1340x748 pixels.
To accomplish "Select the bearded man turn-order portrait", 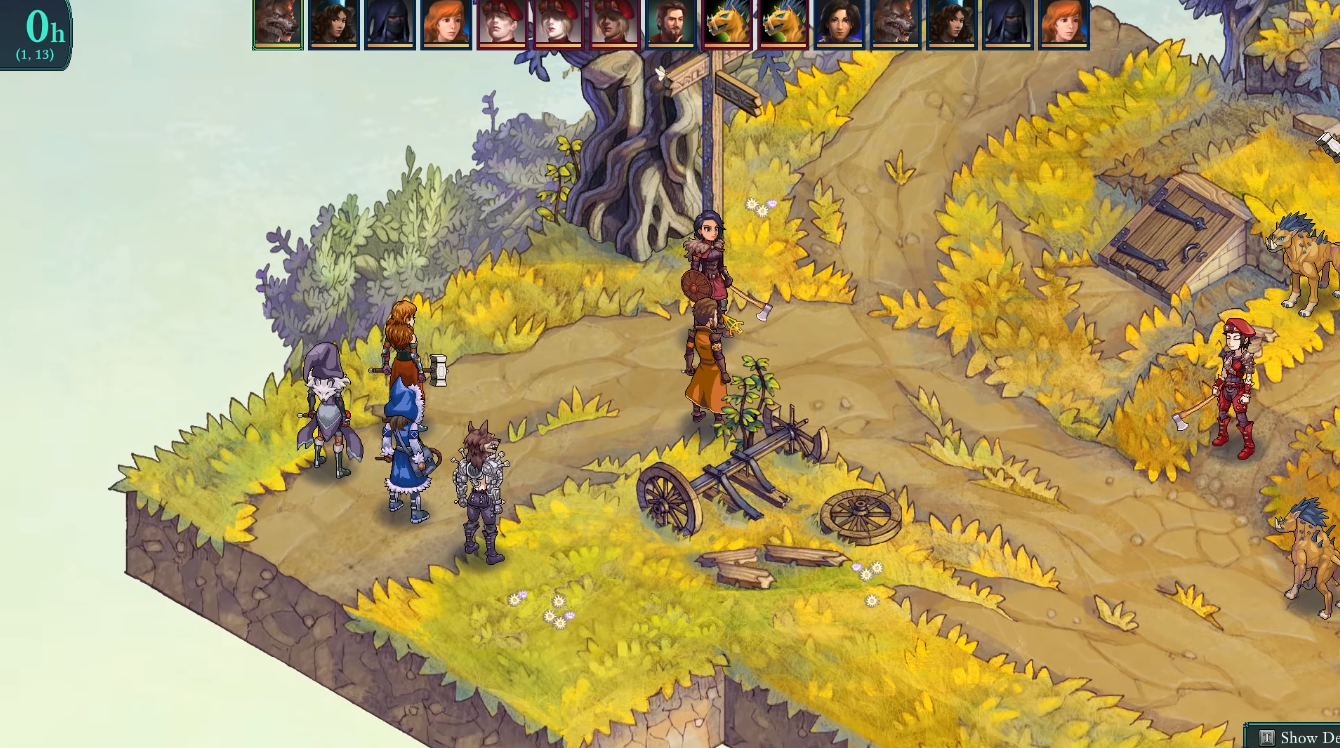I will 670,23.
